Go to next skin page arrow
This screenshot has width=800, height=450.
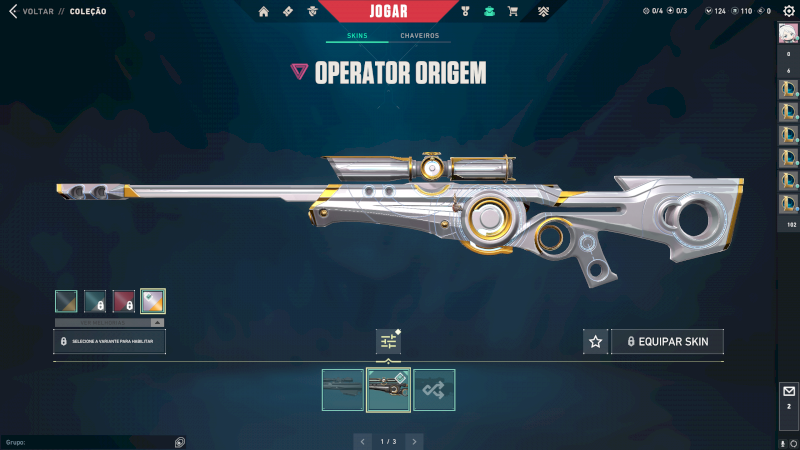[414, 441]
